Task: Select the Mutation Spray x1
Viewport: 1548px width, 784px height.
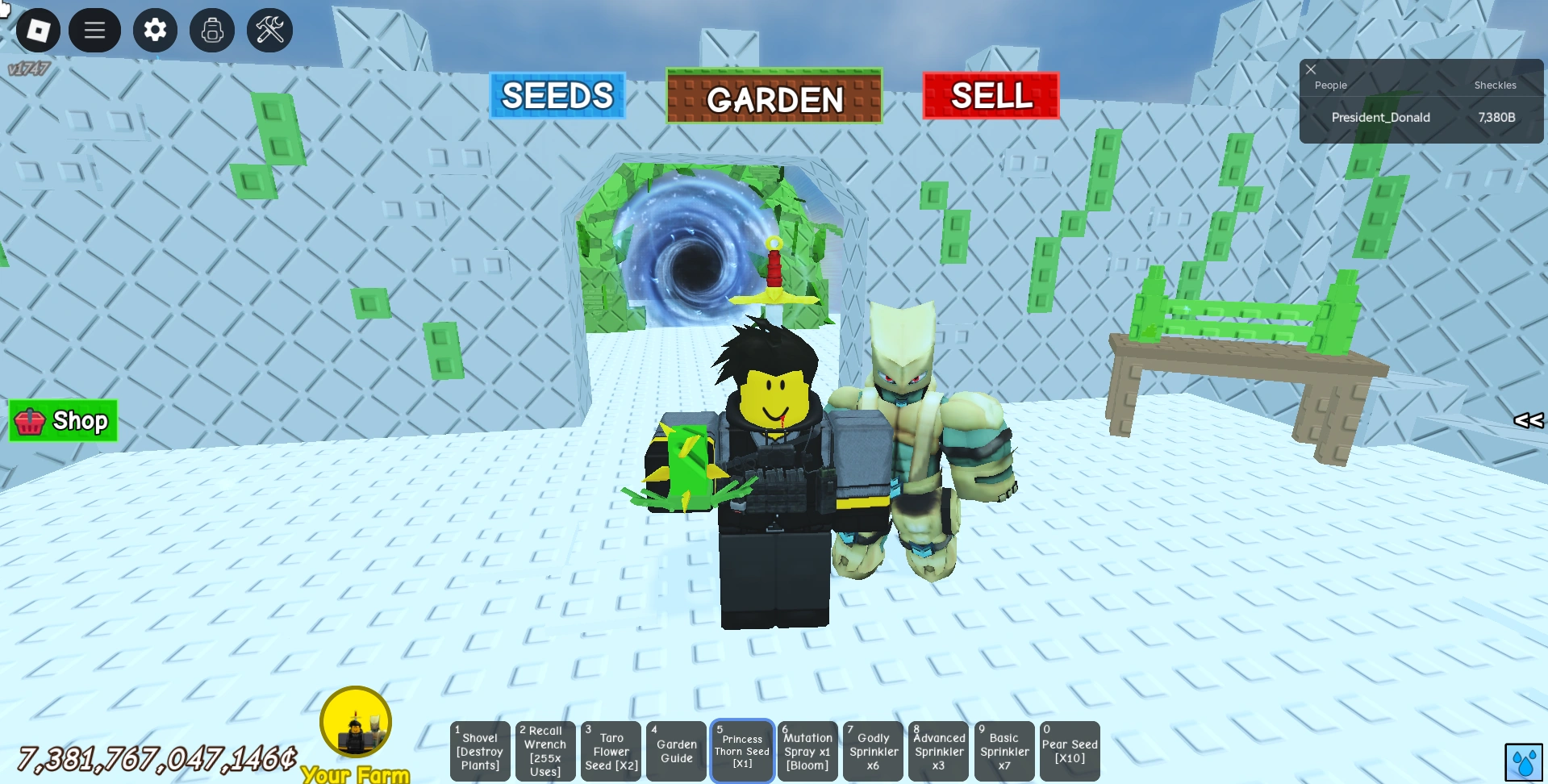Action: tap(807, 751)
